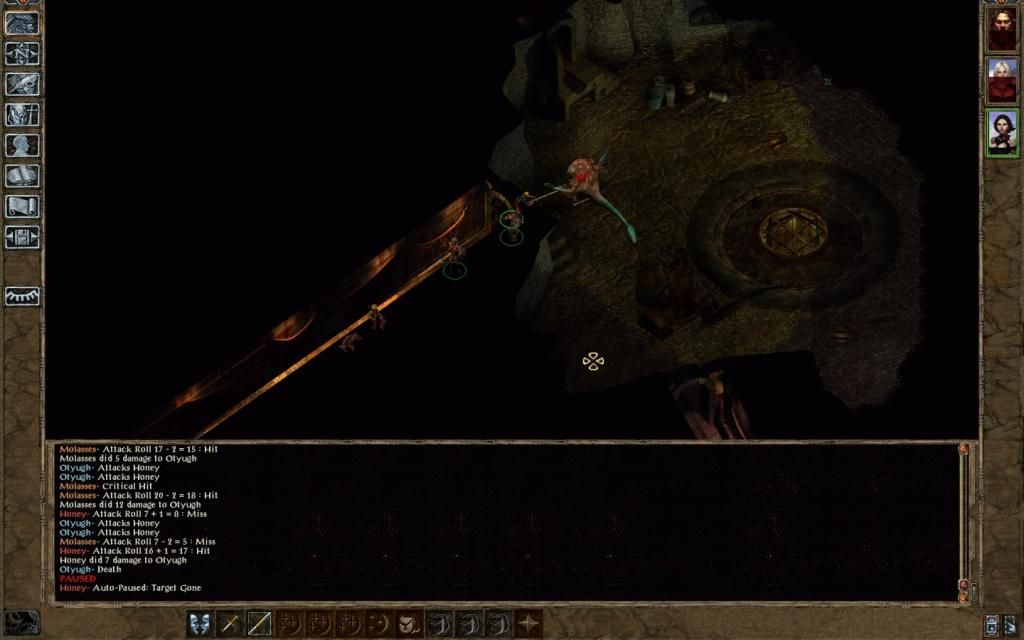Click the rest button with the eyelid icon
Viewport: 1024px width, 640px height.
tap(22, 296)
